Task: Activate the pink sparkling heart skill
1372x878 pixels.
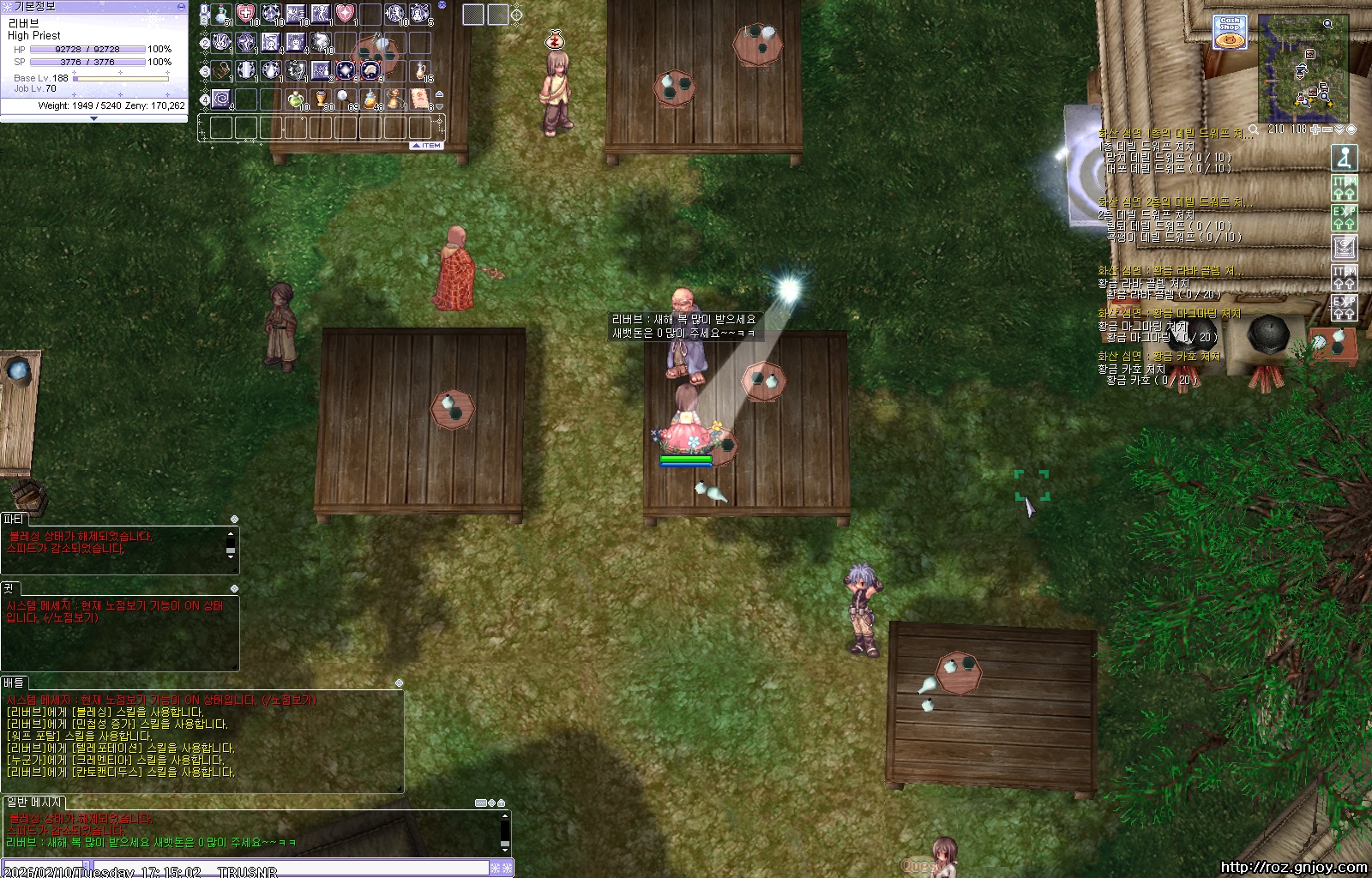Action: (345, 15)
